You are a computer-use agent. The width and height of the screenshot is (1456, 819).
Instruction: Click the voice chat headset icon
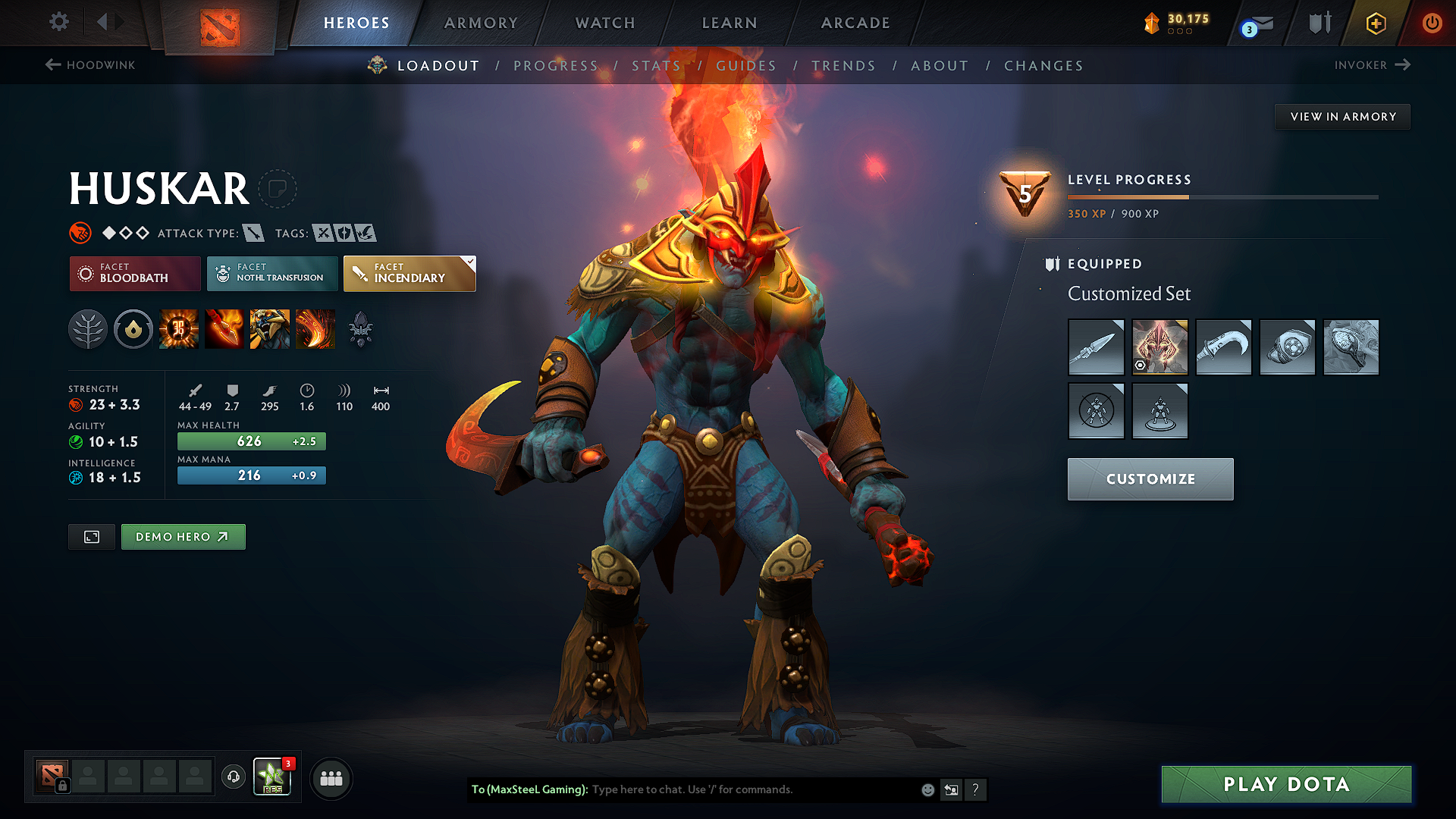(233, 778)
